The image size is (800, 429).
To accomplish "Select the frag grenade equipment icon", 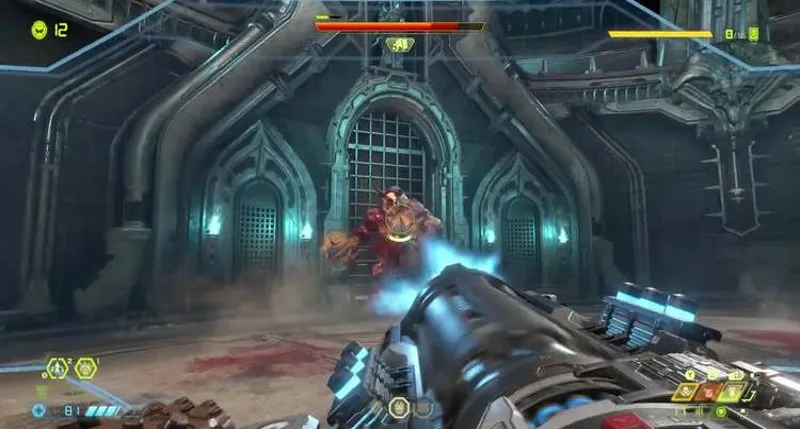I will [x=58, y=368].
